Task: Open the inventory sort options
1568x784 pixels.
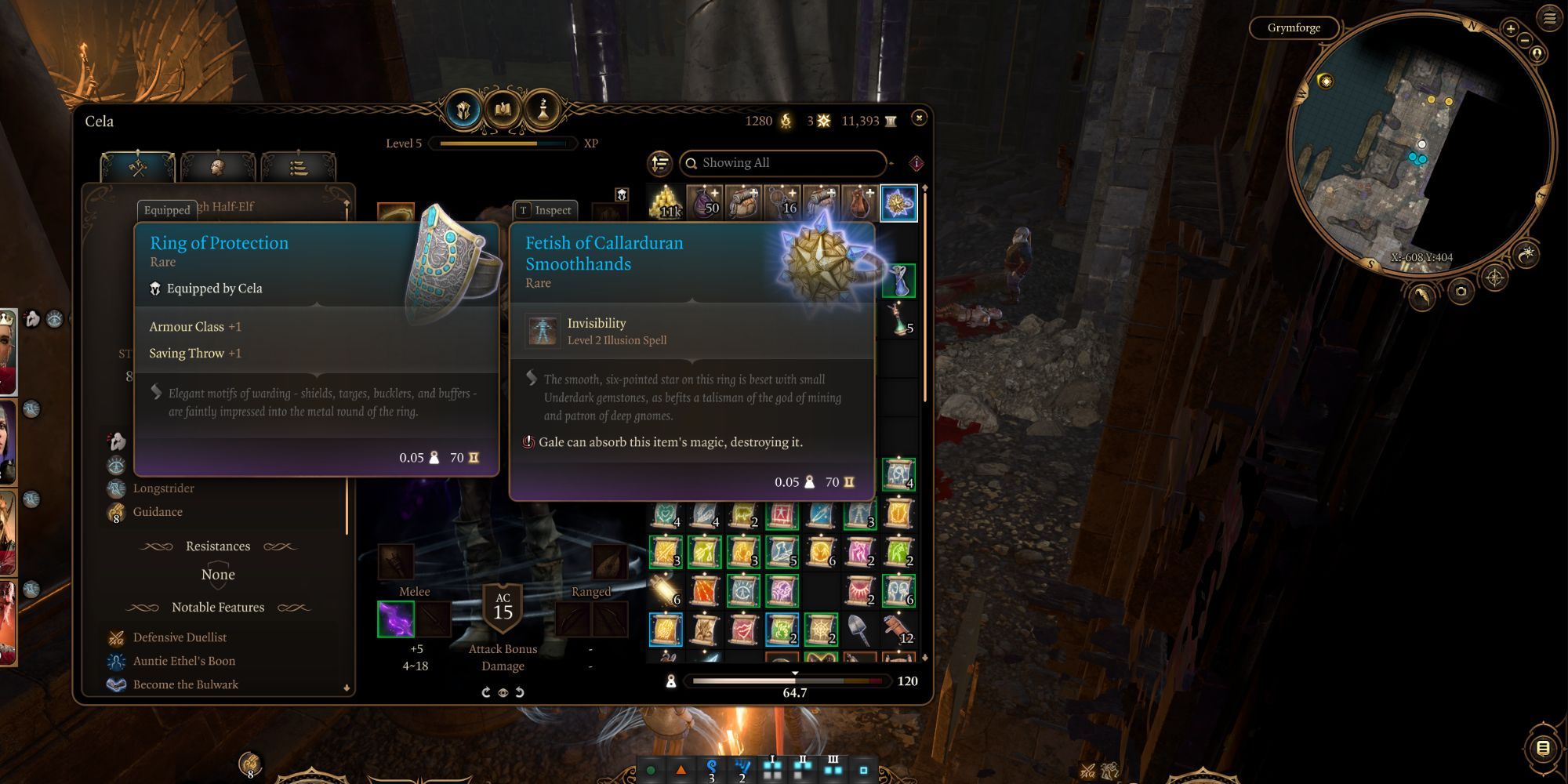Action: [660, 163]
